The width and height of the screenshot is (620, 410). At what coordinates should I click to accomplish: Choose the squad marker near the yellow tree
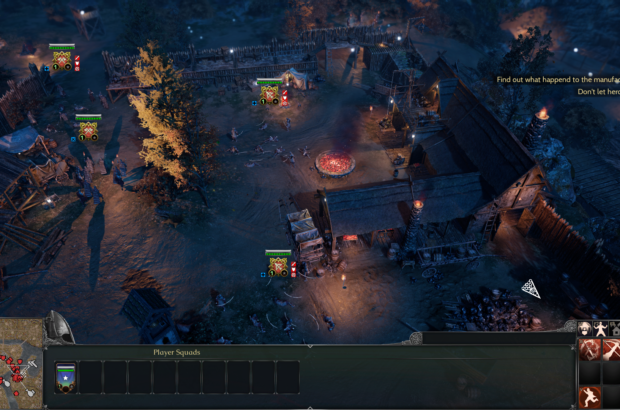tap(88, 128)
